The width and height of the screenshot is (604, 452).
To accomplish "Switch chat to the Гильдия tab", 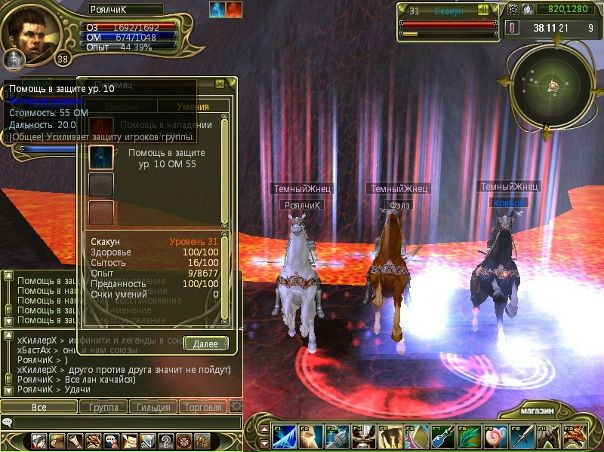I will click(153, 407).
